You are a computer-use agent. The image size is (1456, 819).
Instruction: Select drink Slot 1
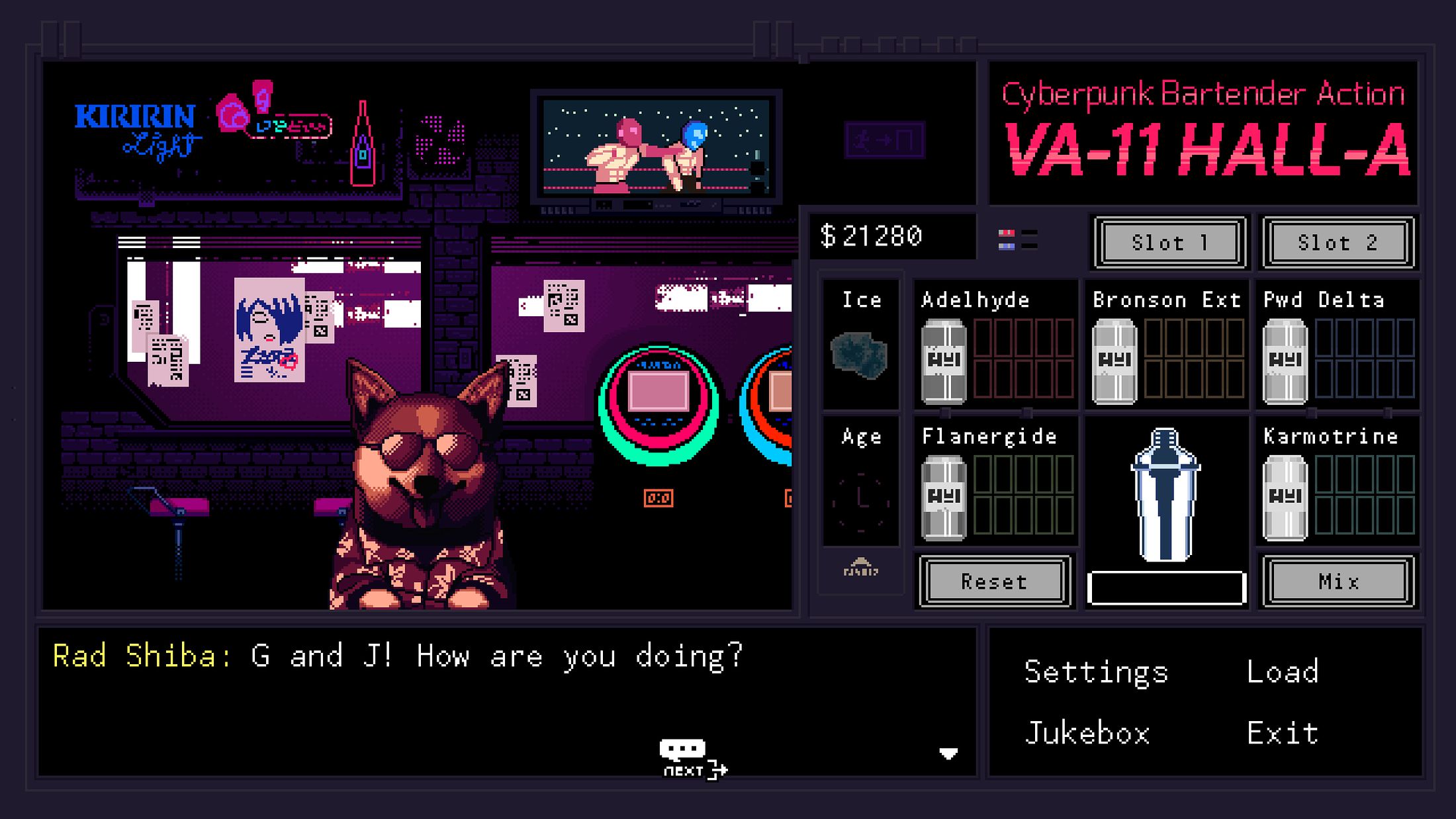click(1169, 243)
